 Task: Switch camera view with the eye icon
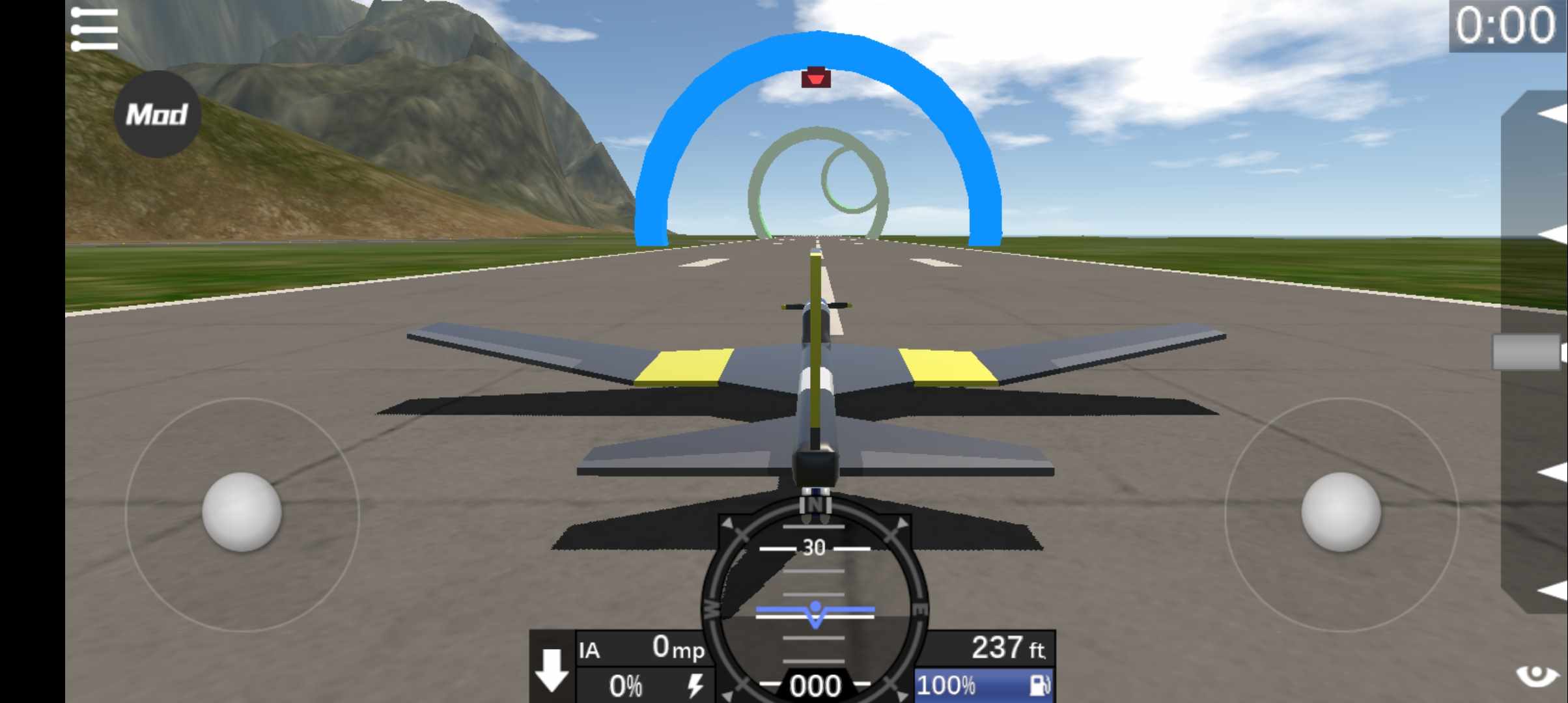point(1537,676)
